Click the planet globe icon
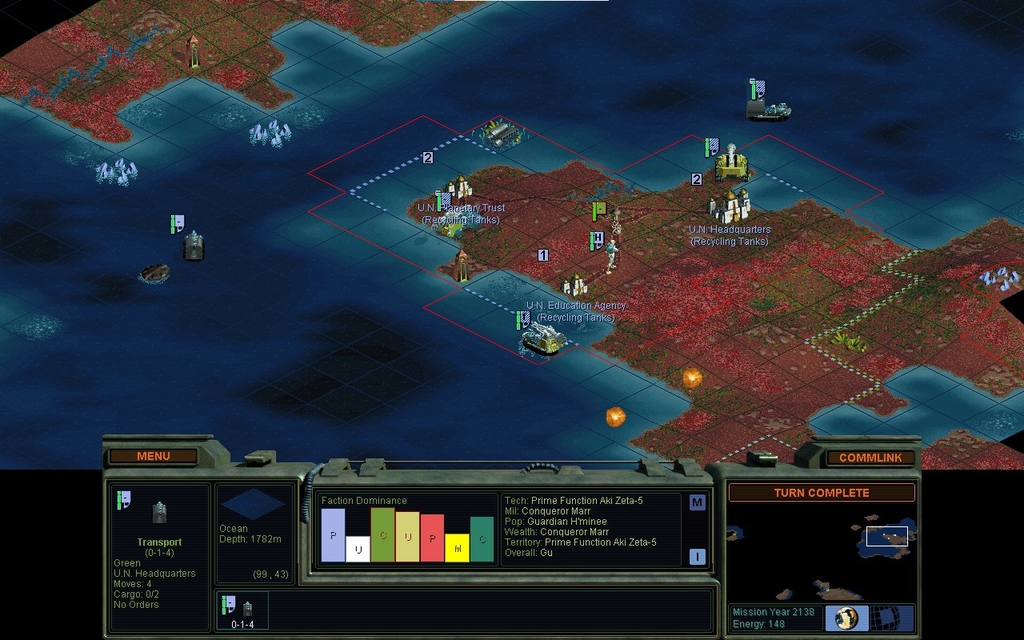The height and width of the screenshot is (640, 1024). click(846, 617)
